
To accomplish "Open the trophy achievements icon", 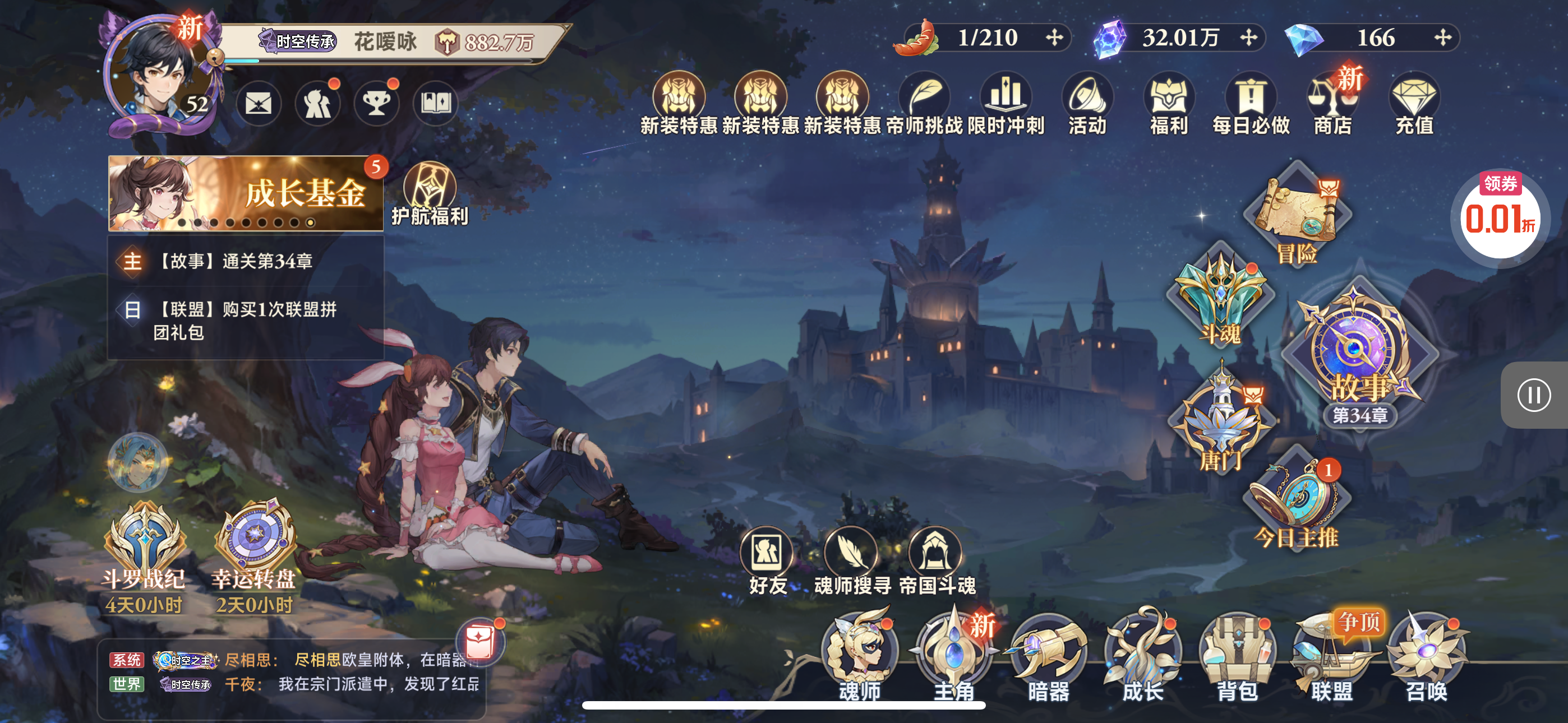I will tap(377, 104).
